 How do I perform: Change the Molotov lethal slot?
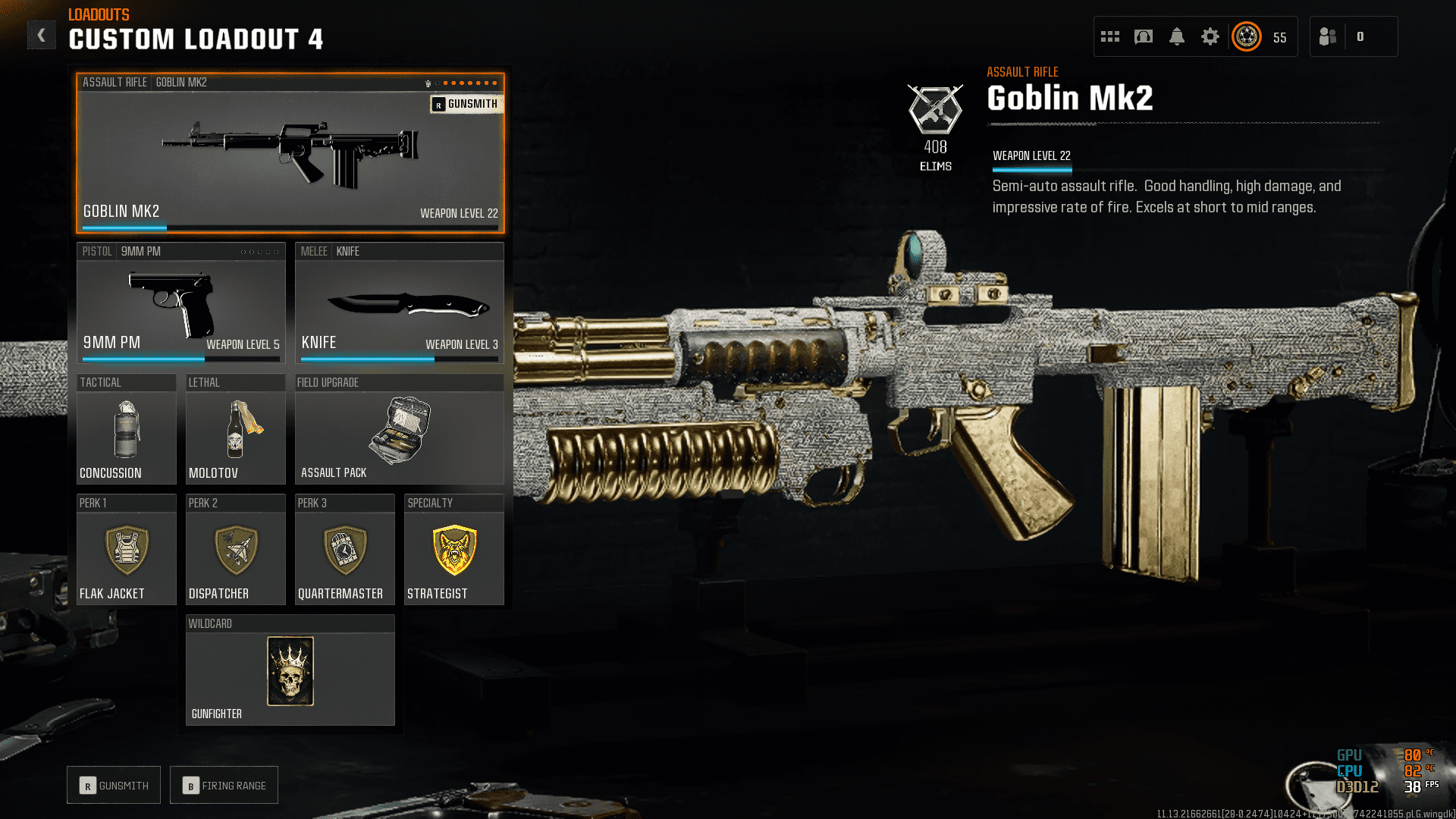[x=235, y=430]
